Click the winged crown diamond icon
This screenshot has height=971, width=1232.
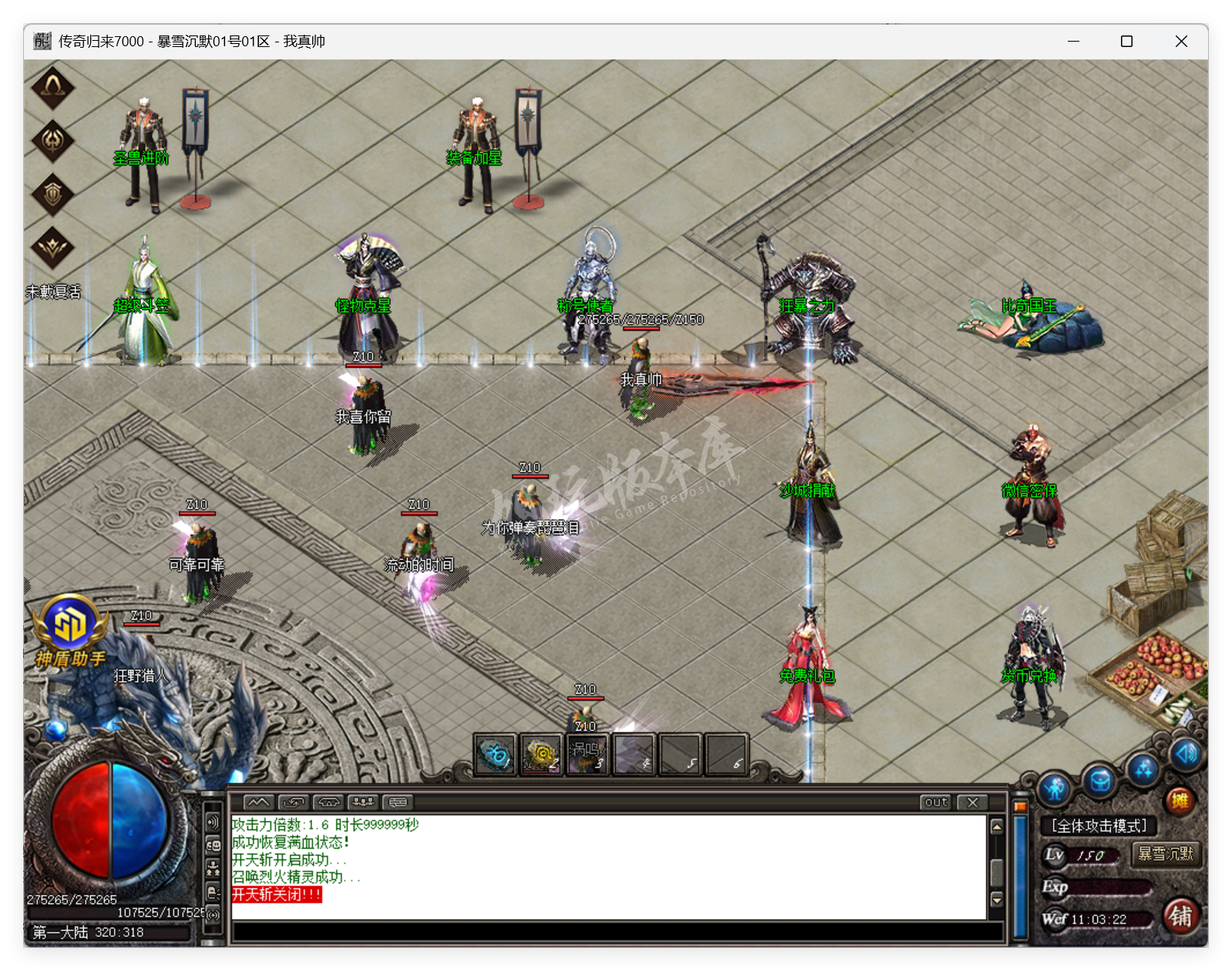coord(52,247)
